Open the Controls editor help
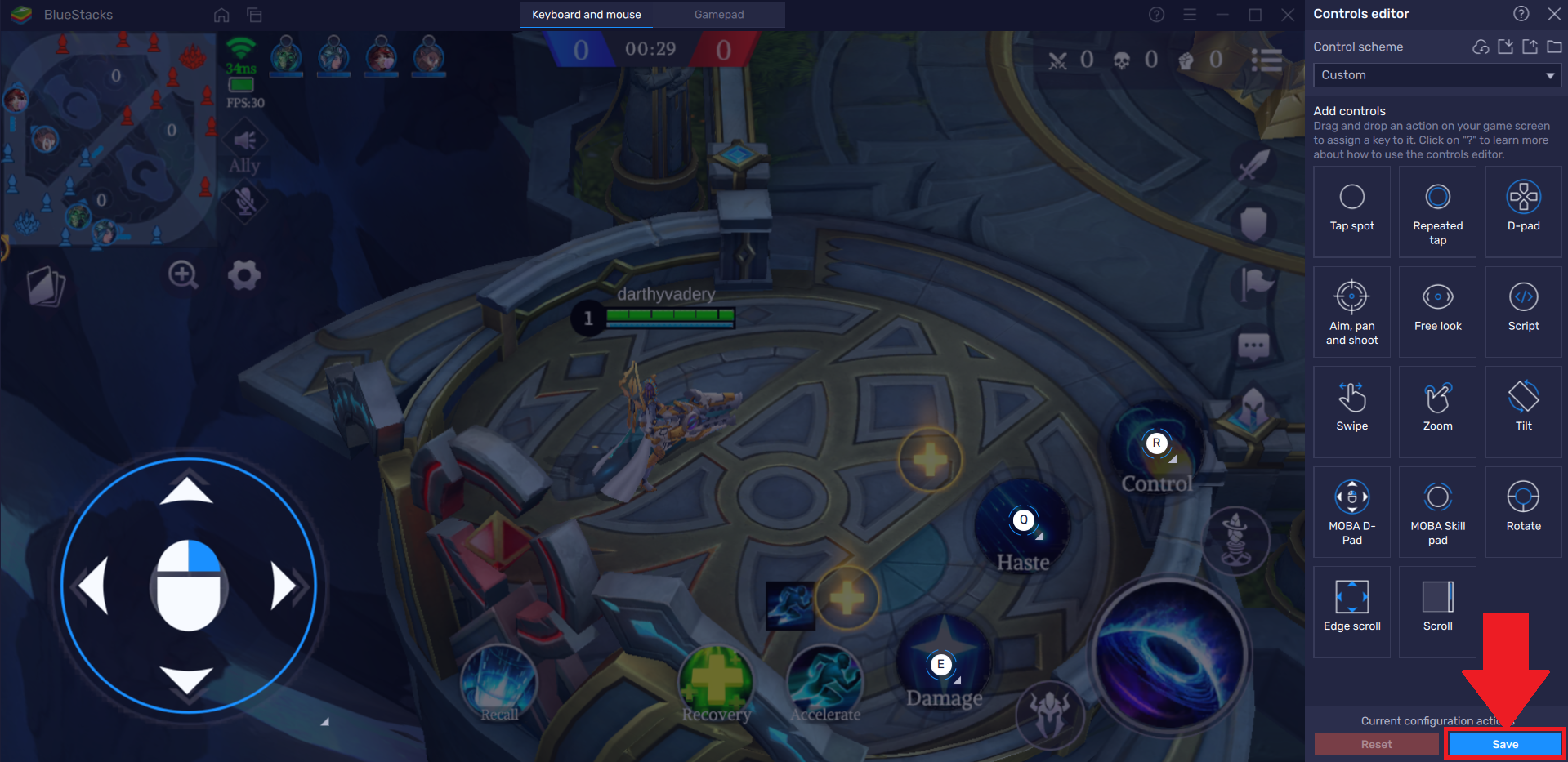The image size is (1568, 762). point(1521,13)
